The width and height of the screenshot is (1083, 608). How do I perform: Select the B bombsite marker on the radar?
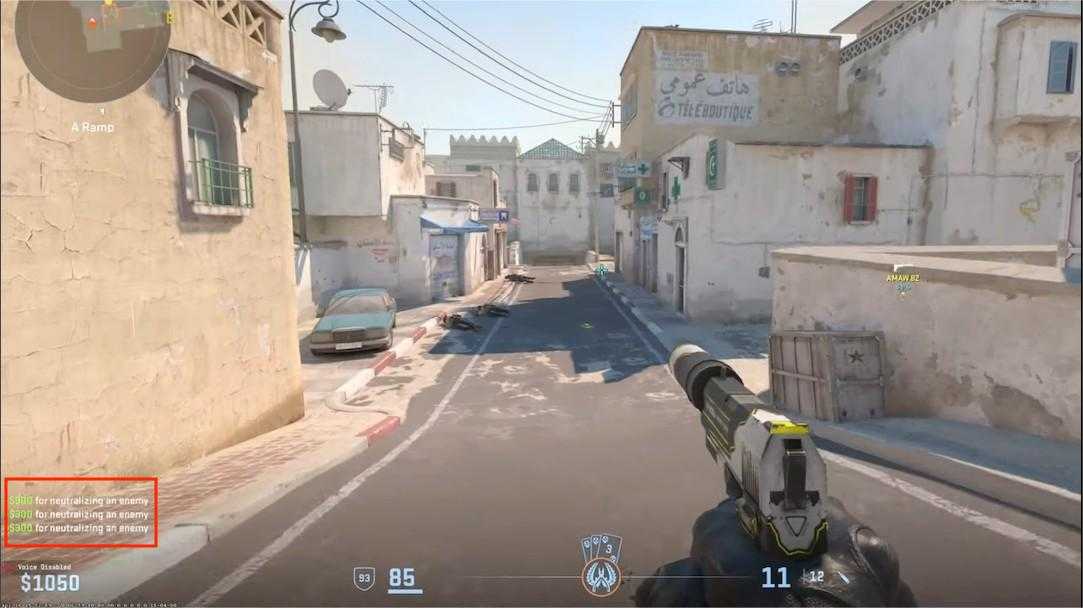[x=169, y=16]
